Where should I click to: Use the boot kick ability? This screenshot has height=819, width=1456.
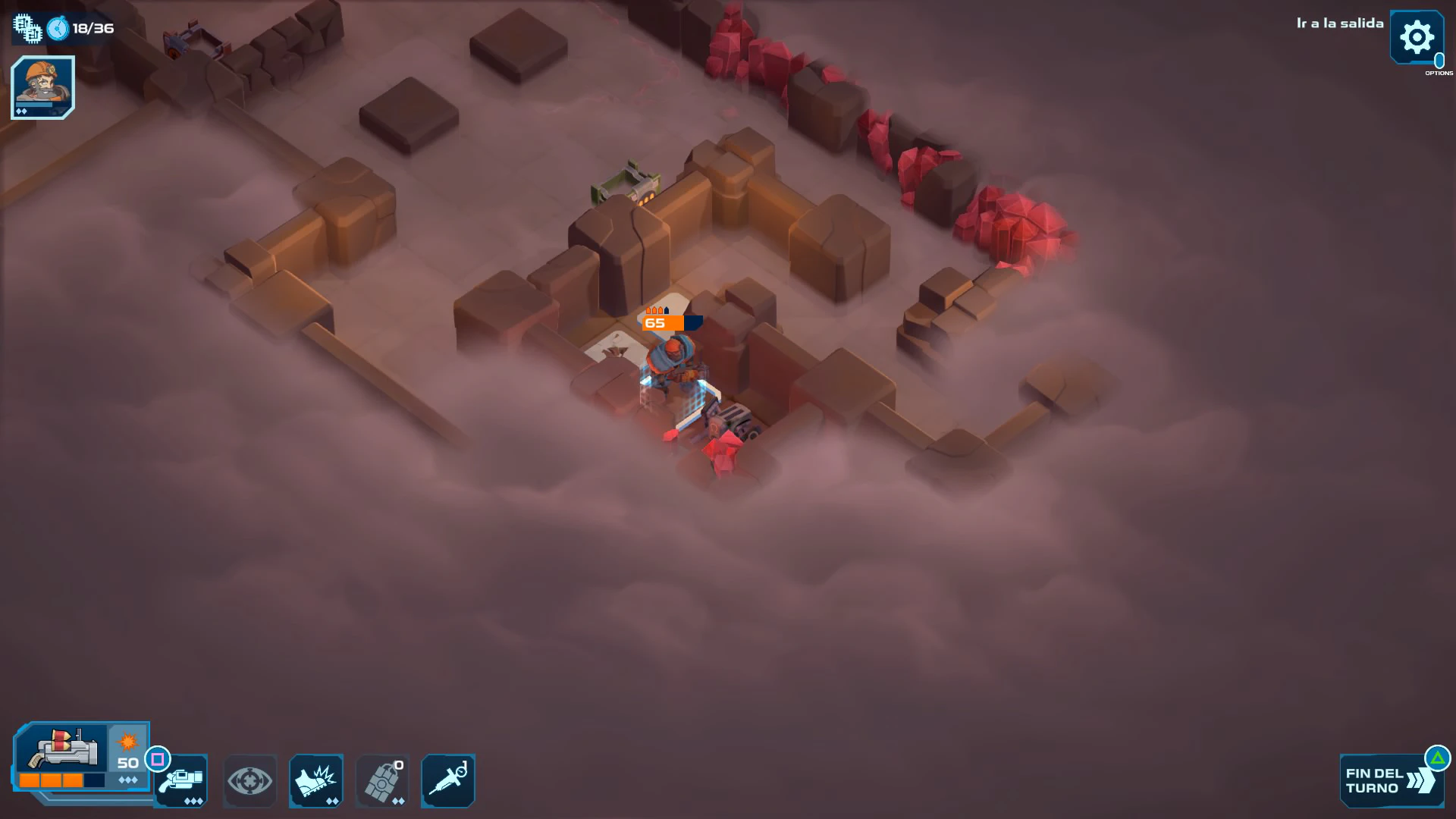316,781
